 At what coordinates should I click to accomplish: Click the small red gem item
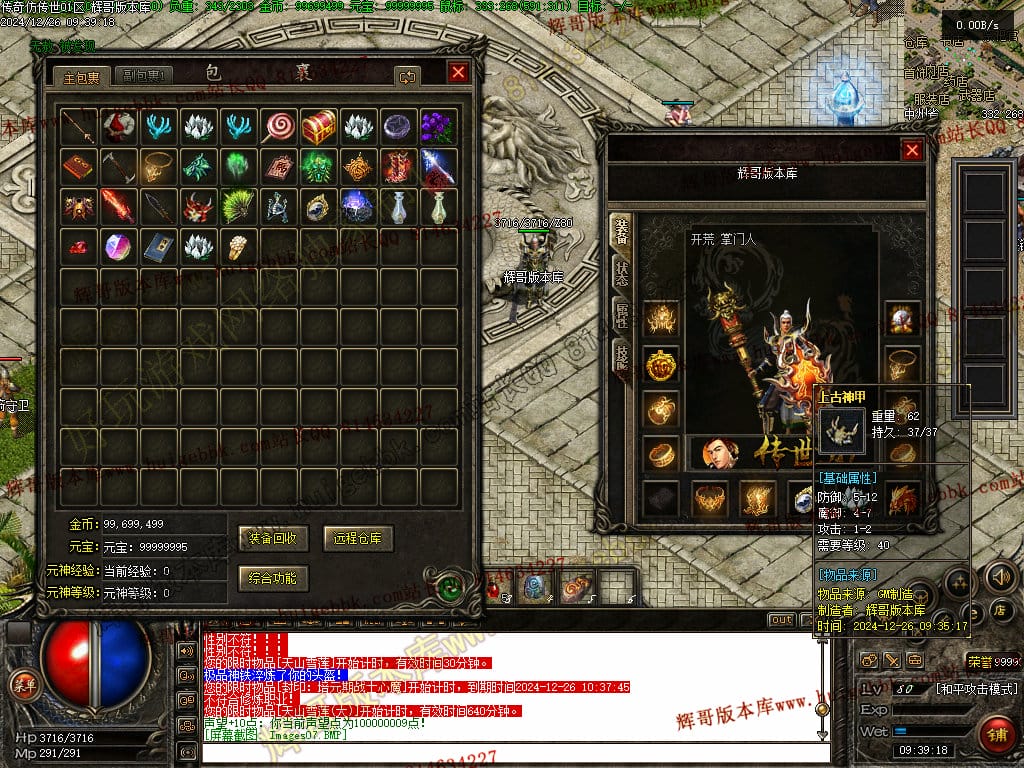[78, 246]
